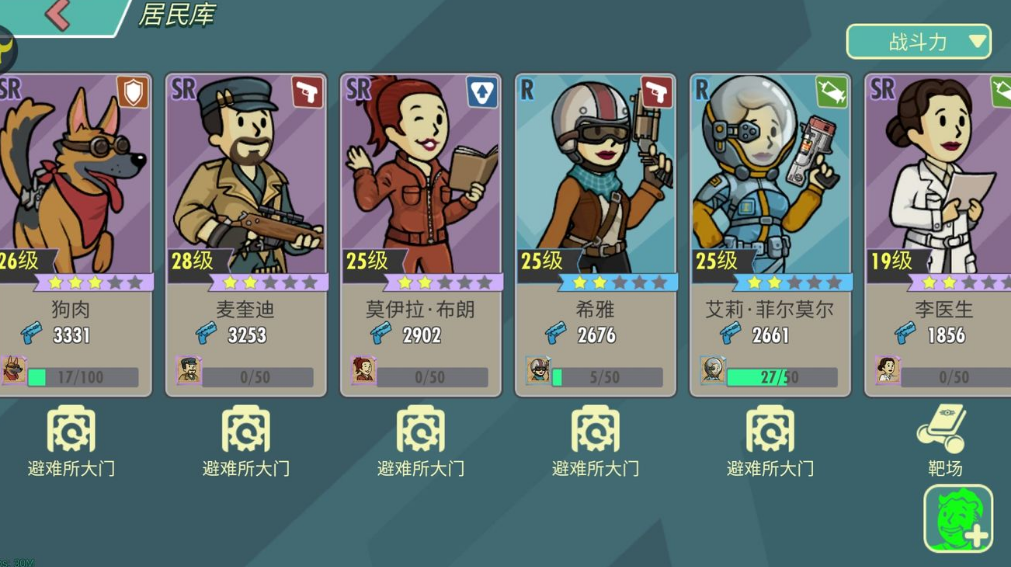Screen dimensions: 1011x567
Task: Select the 莫伊拉·布朗 character card
Action: pyautogui.click(x=421, y=235)
